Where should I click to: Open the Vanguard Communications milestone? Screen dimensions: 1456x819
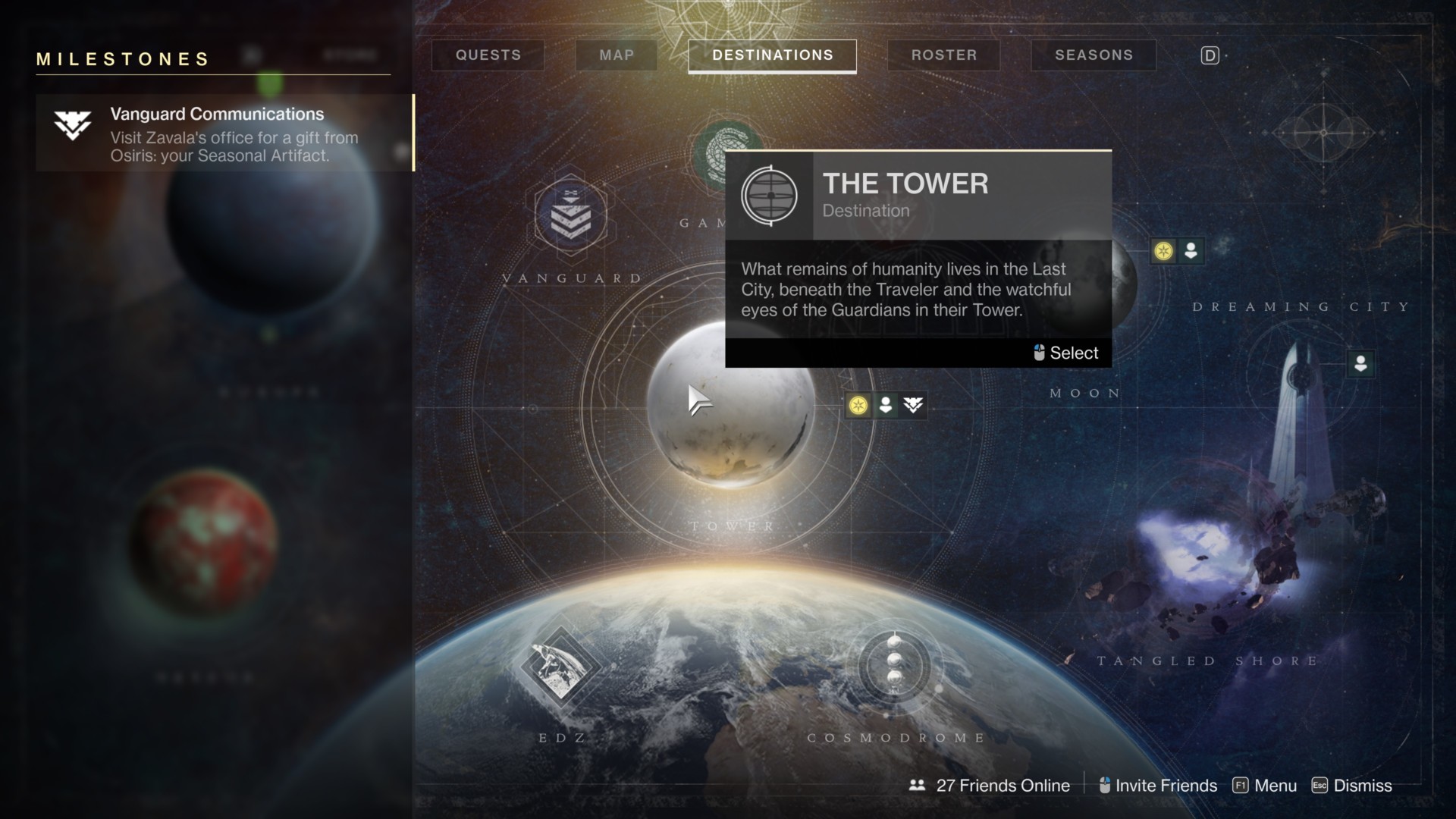click(x=224, y=134)
